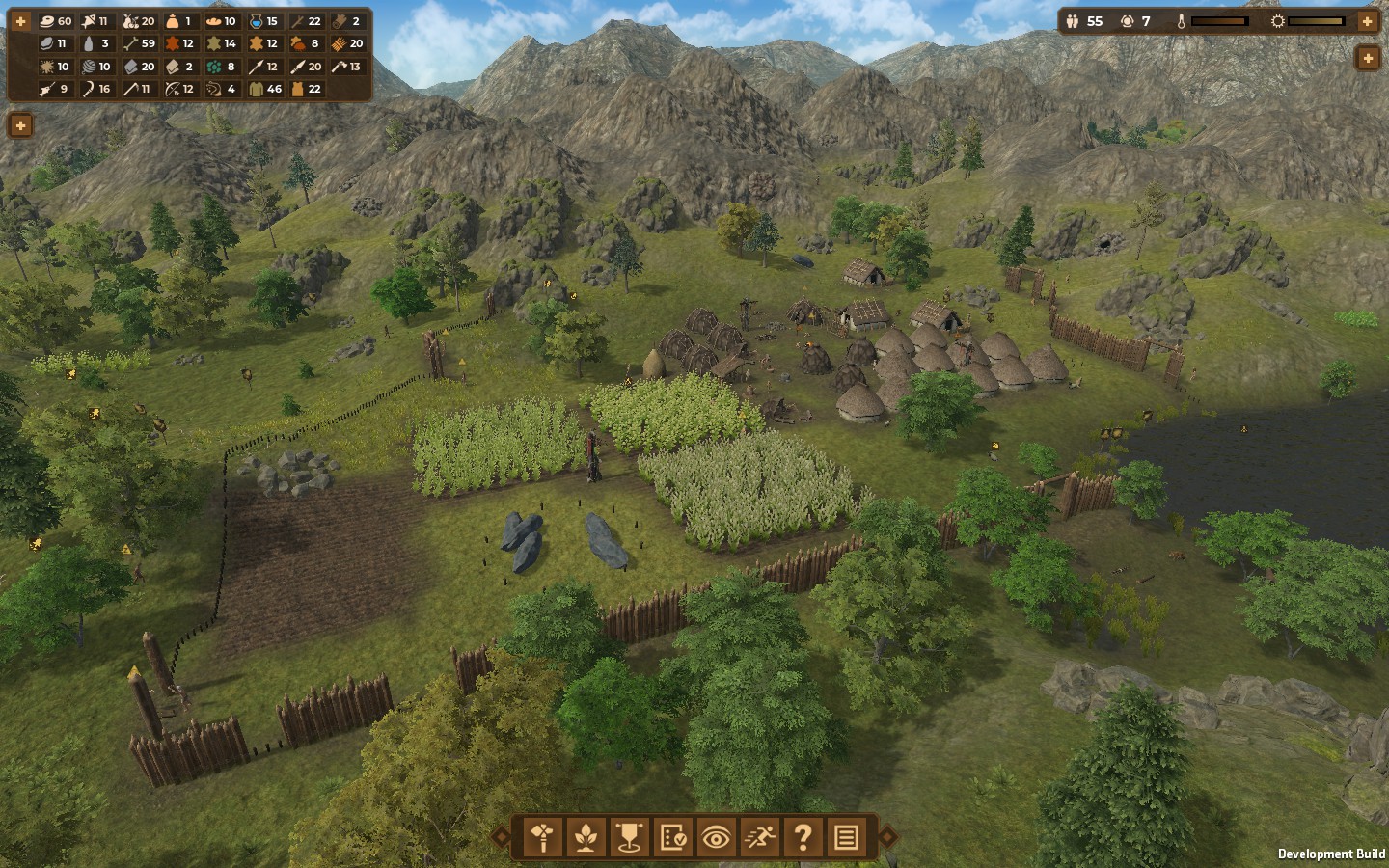The image size is (1389, 868).
Task: Open the task checklist panel
Action: pyautogui.click(x=672, y=837)
